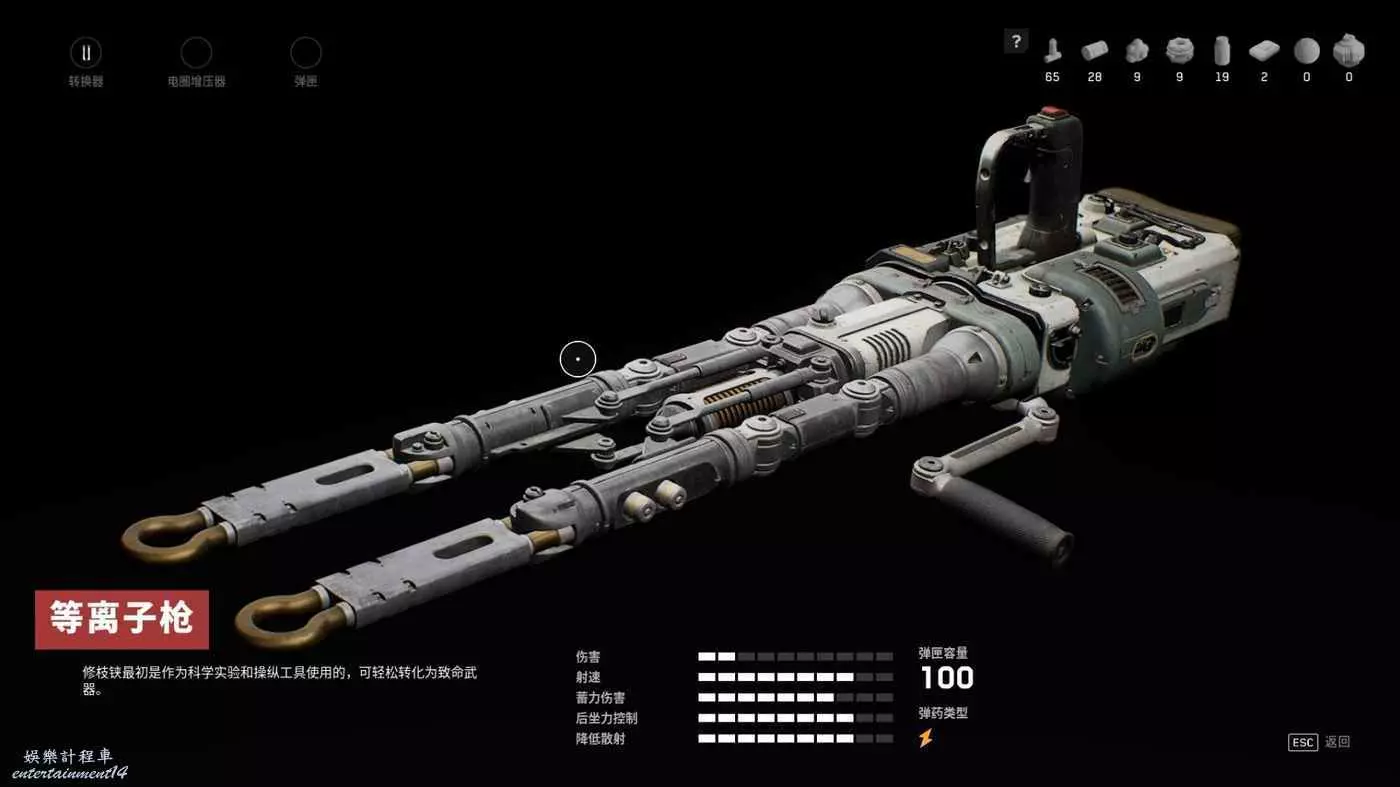Click the 返回 back label
This screenshot has height=787, width=1400.
(x=1337, y=742)
